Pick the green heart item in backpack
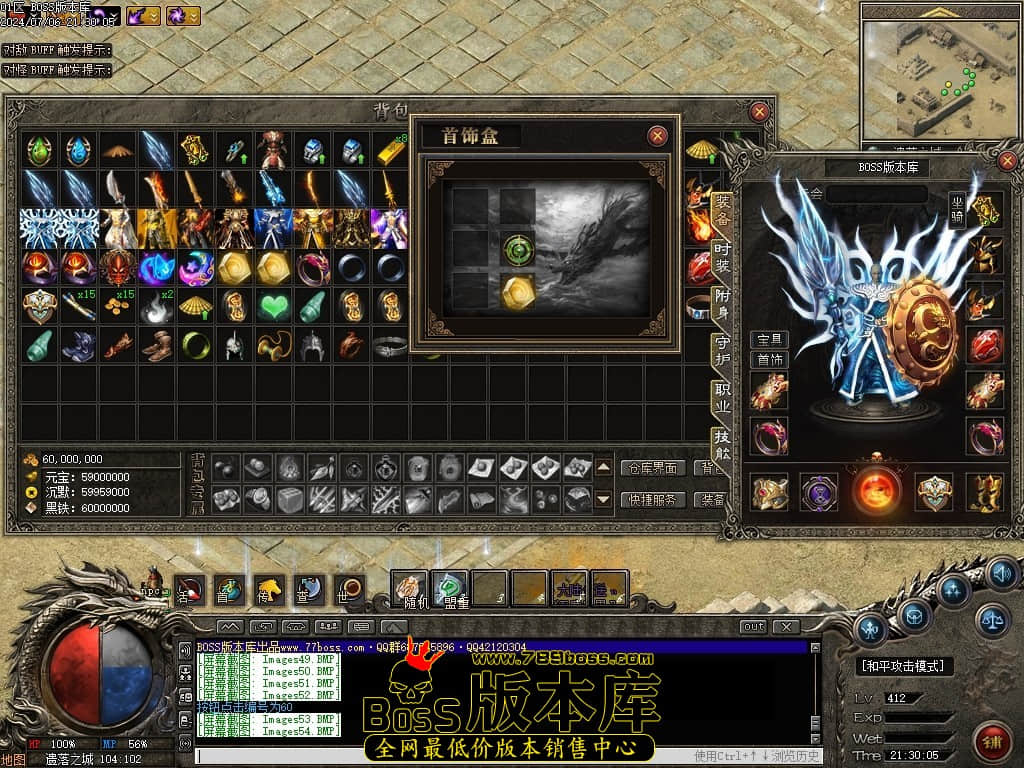The width and height of the screenshot is (1024, 768). 274,306
